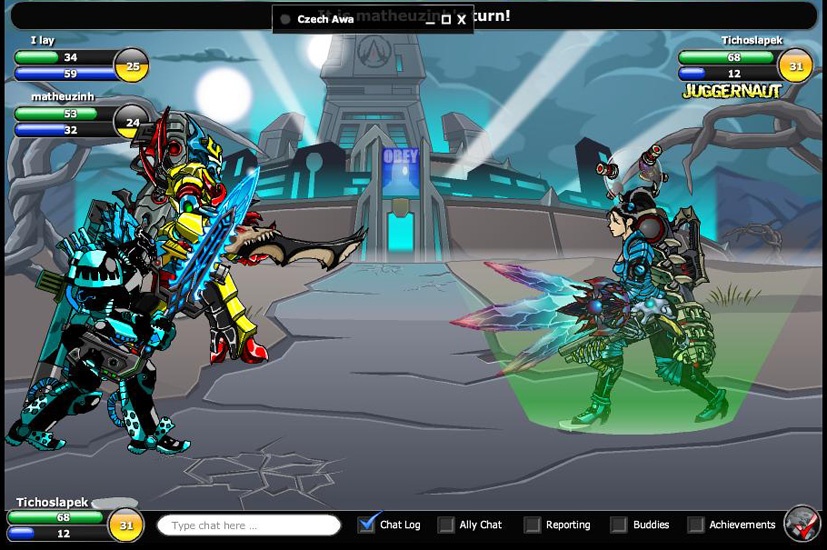Enable the Ally Chat checkbox

click(x=446, y=524)
